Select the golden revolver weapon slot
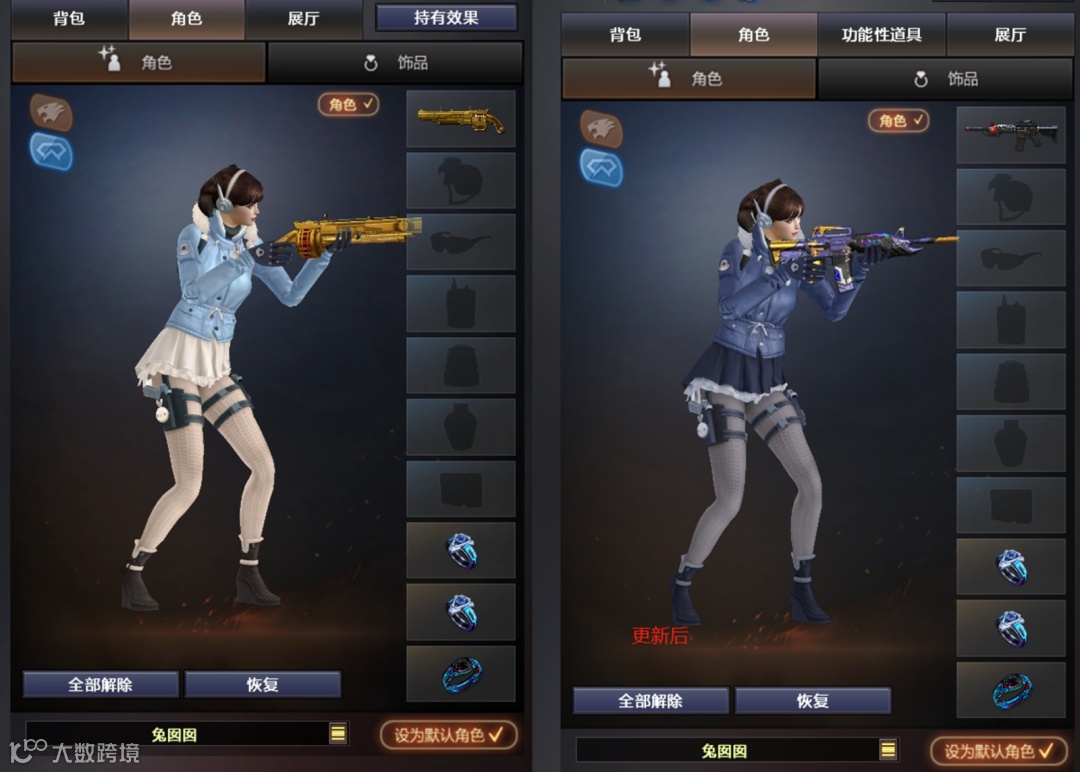 point(461,120)
